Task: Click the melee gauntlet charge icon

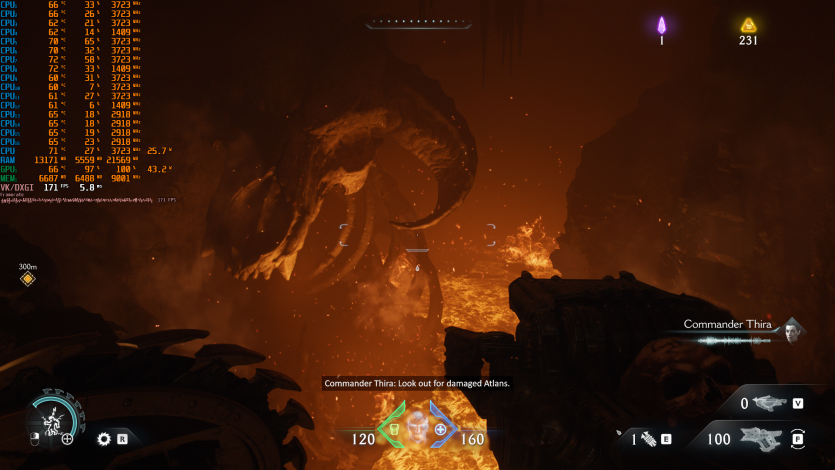Action: pos(646,438)
